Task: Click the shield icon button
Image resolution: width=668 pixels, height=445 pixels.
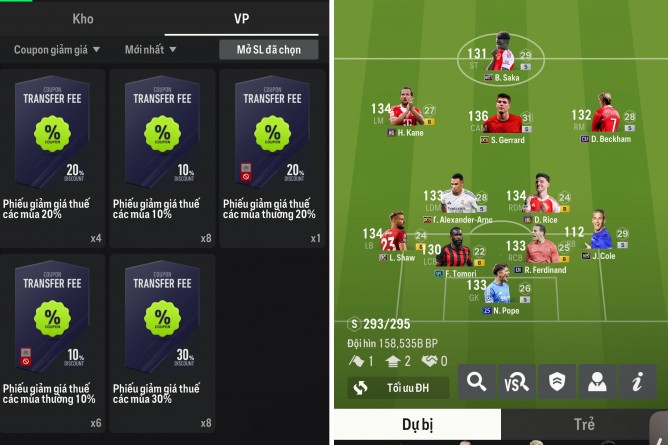Action: (556, 382)
